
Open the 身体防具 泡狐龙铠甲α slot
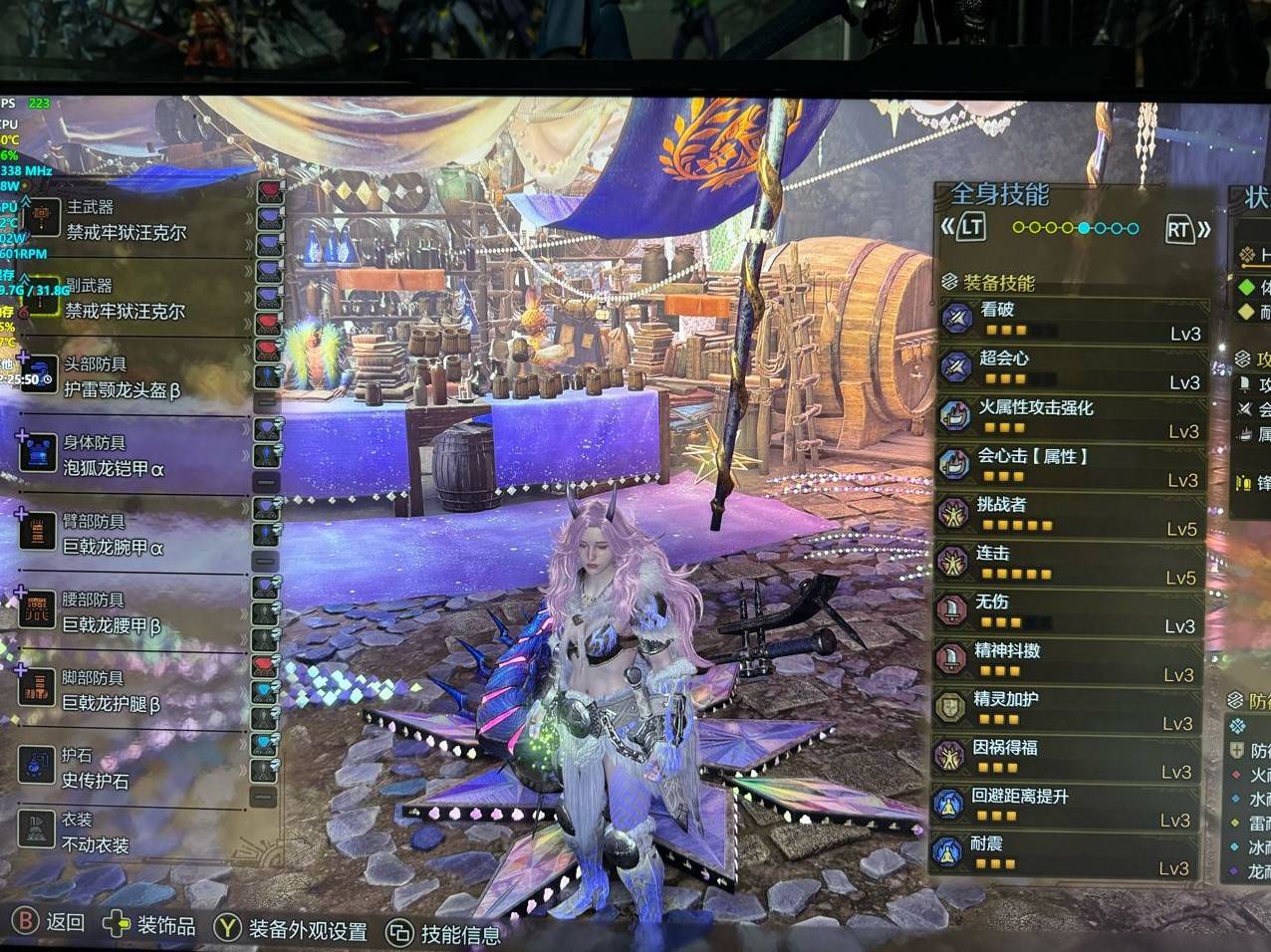pos(115,455)
